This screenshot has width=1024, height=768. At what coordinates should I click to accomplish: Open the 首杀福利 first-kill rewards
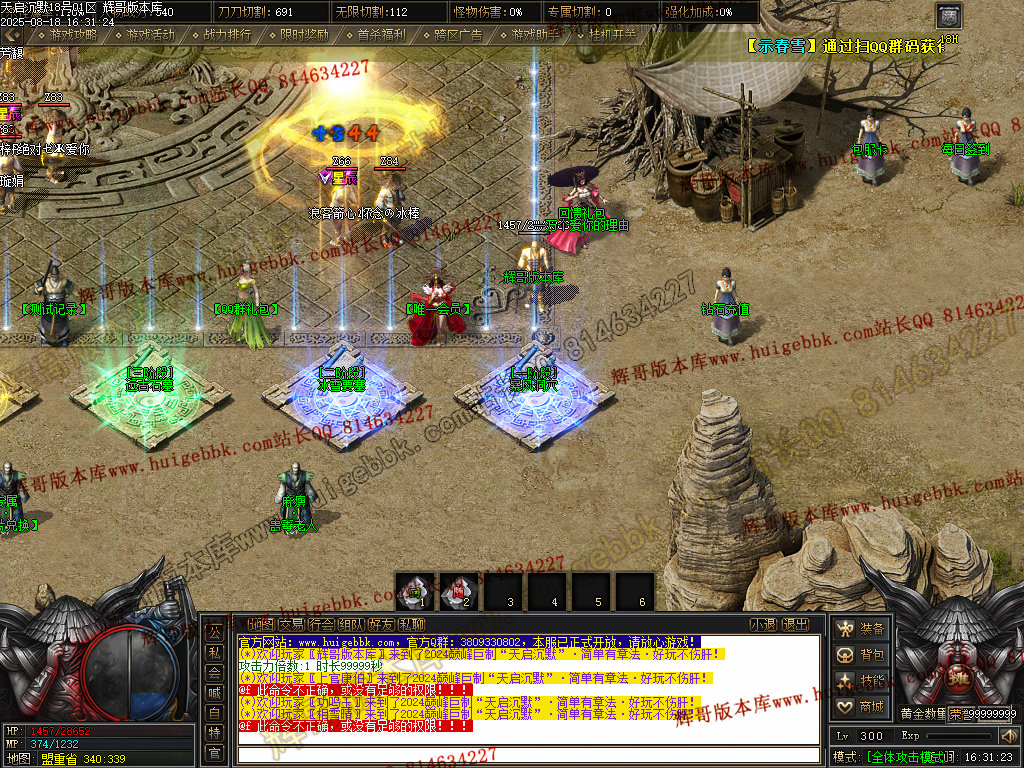tap(381, 34)
